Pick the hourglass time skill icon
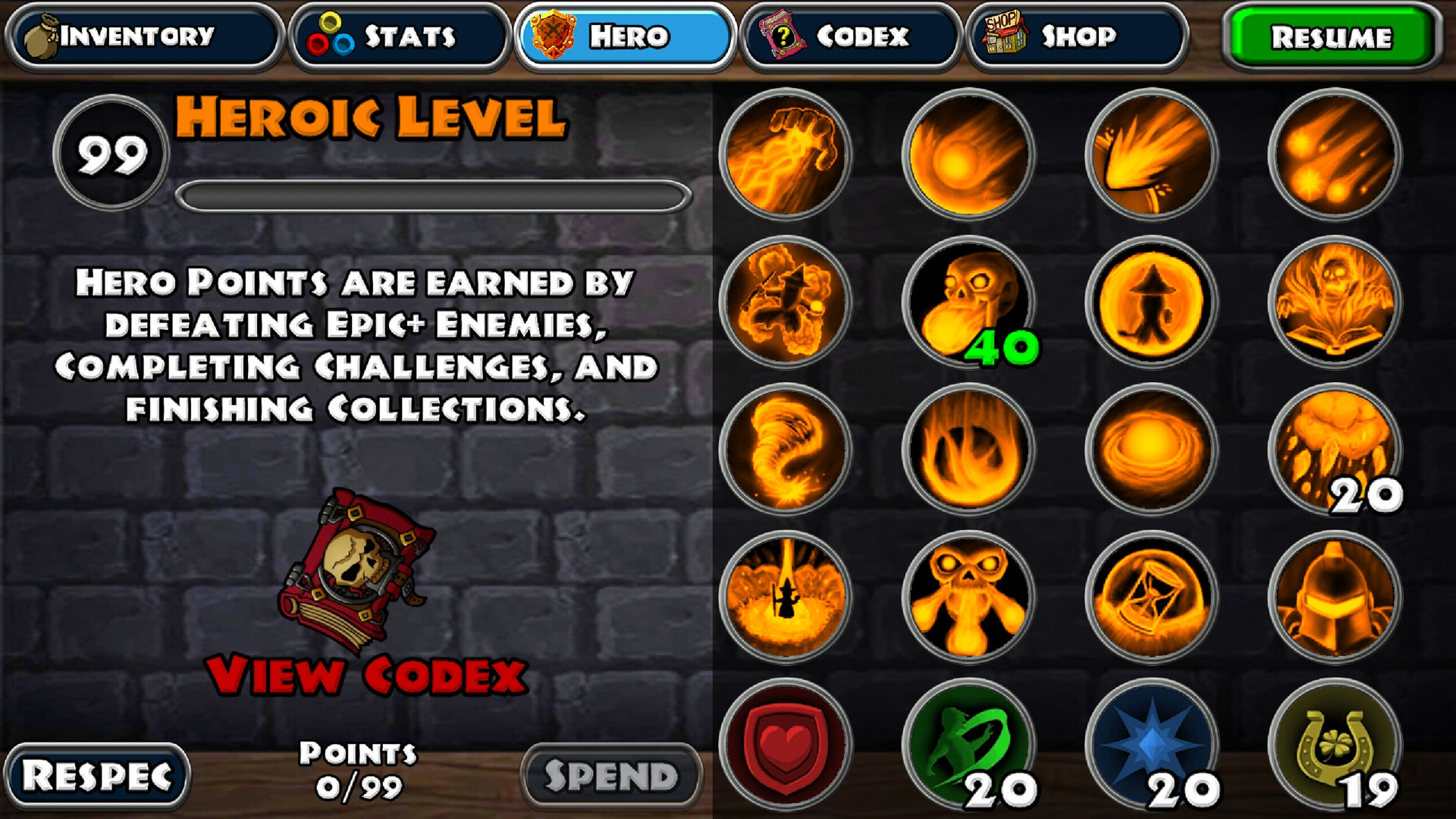 click(1151, 596)
